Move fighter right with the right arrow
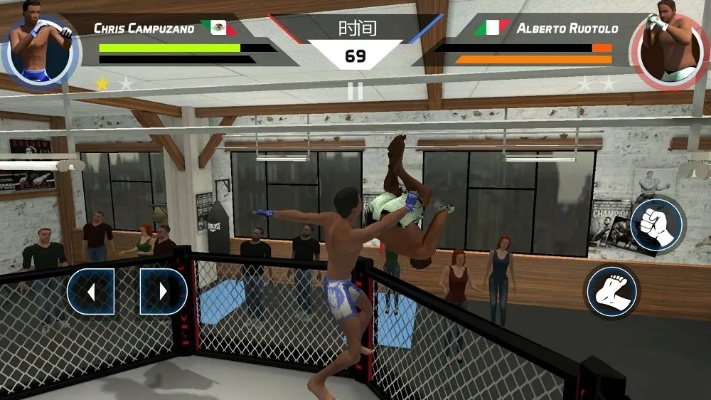The image size is (711, 400). click(164, 292)
